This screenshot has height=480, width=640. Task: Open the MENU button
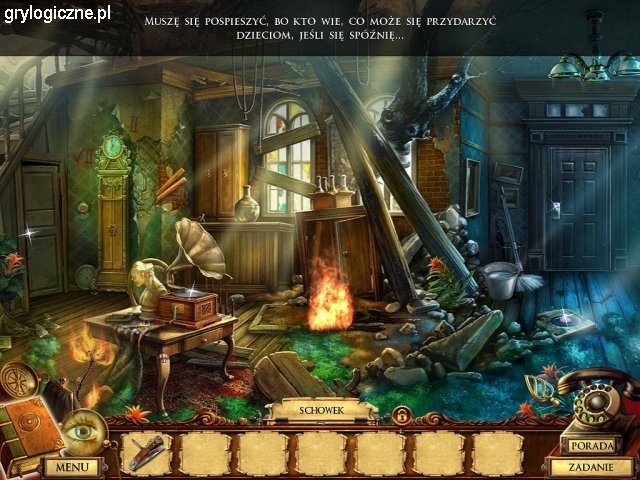[x=71, y=466]
